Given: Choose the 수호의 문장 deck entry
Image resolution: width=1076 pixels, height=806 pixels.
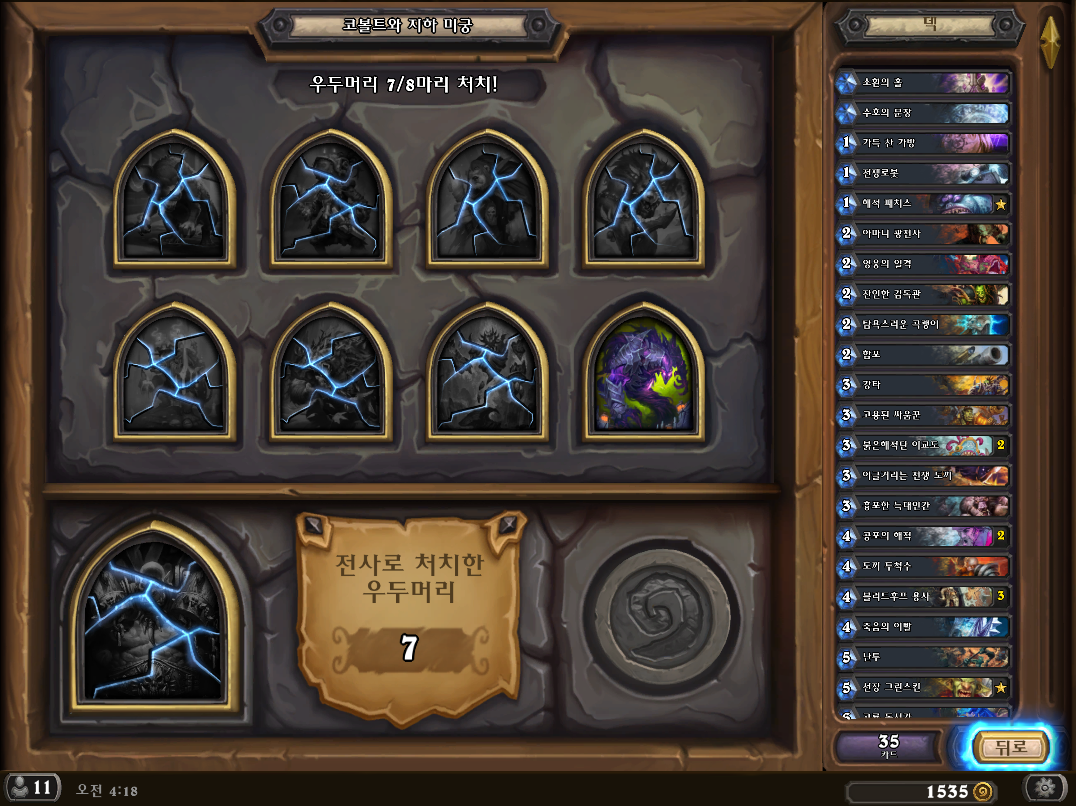Looking at the screenshot, I should [x=922, y=113].
